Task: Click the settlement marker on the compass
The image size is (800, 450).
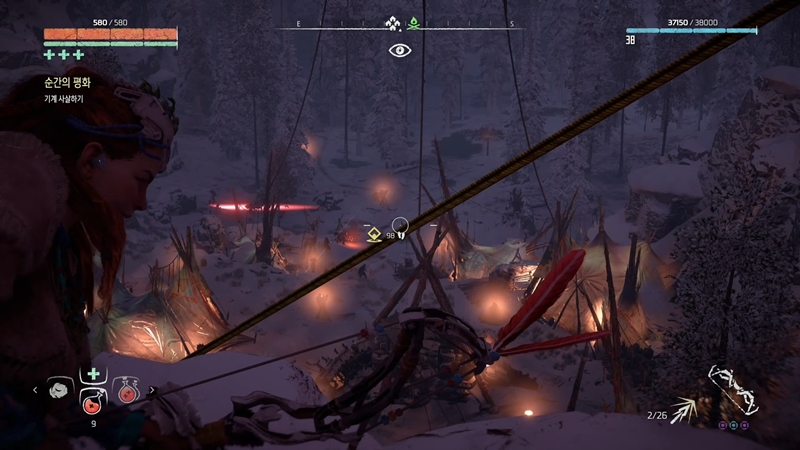Action: click(x=393, y=23)
